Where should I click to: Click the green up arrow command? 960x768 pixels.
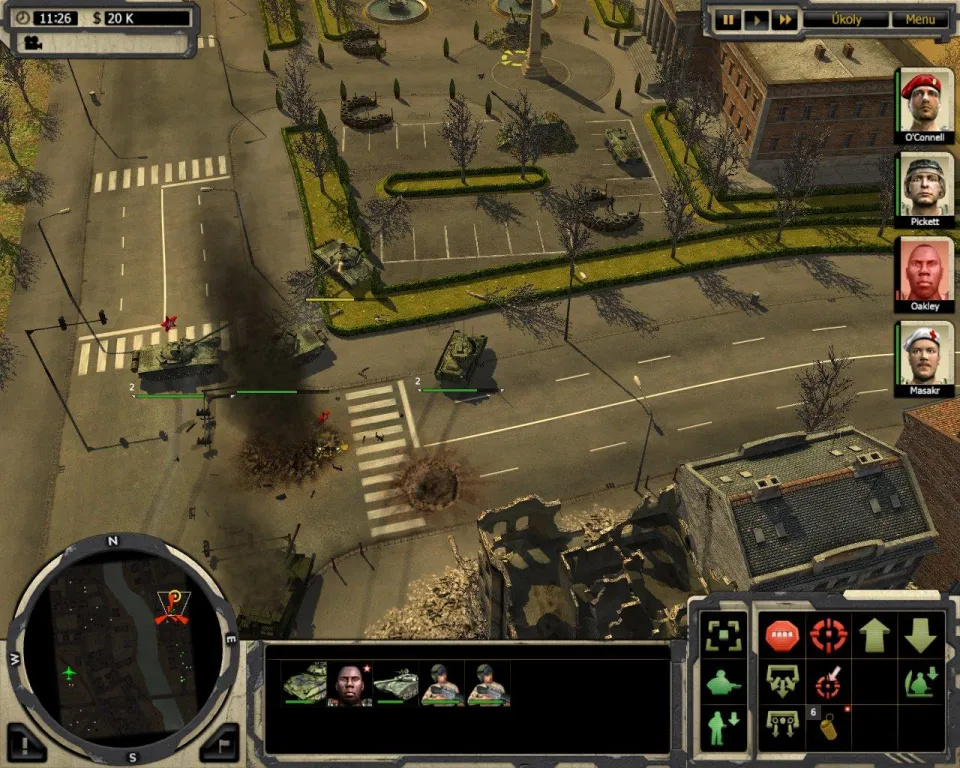[x=874, y=634]
